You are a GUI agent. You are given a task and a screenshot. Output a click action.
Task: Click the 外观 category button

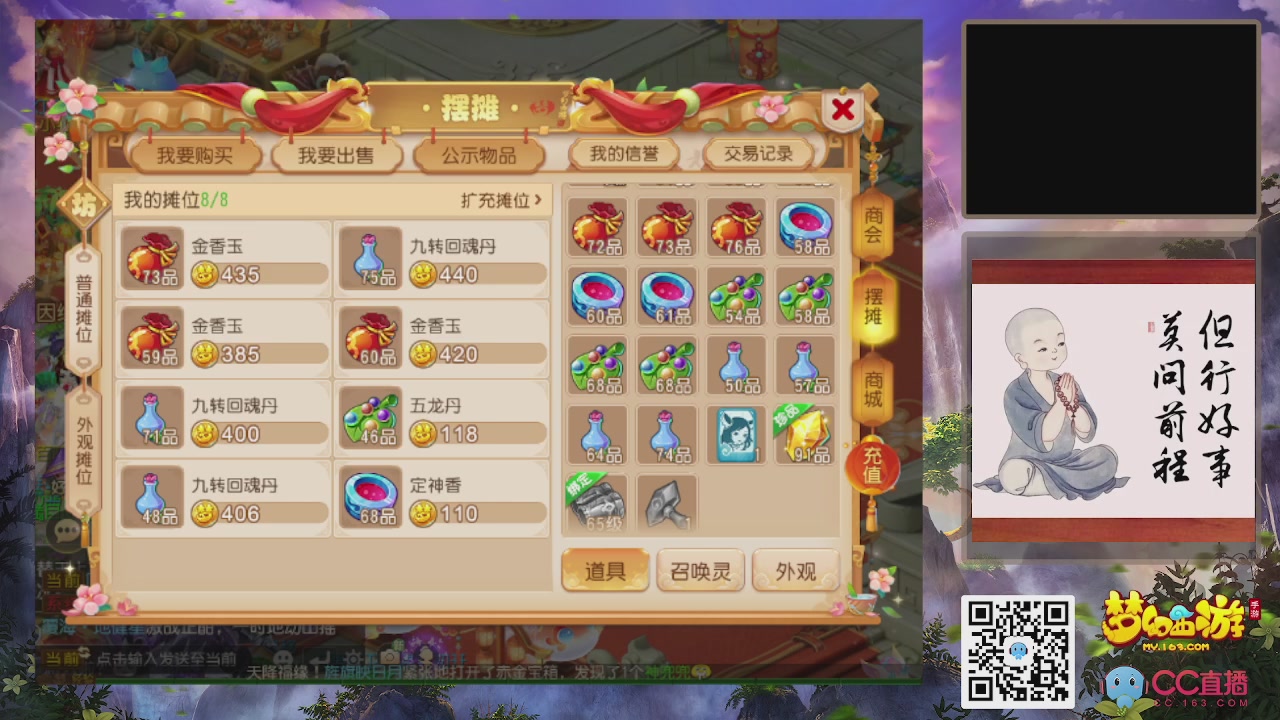pyautogui.click(x=793, y=569)
